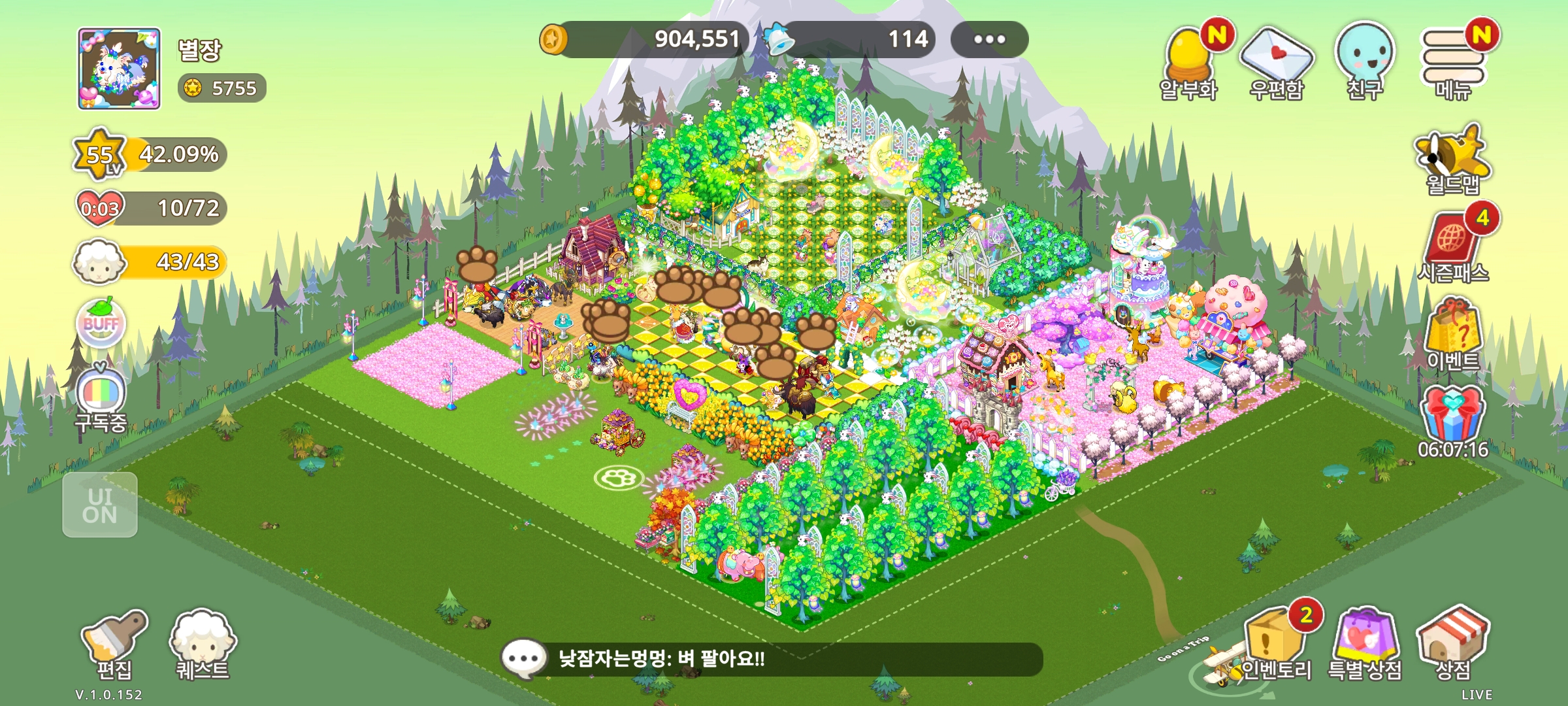Viewport: 1568px width, 706px height.
Task: Open the 알부화 egg hatching icon
Action: pyautogui.click(x=1189, y=63)
